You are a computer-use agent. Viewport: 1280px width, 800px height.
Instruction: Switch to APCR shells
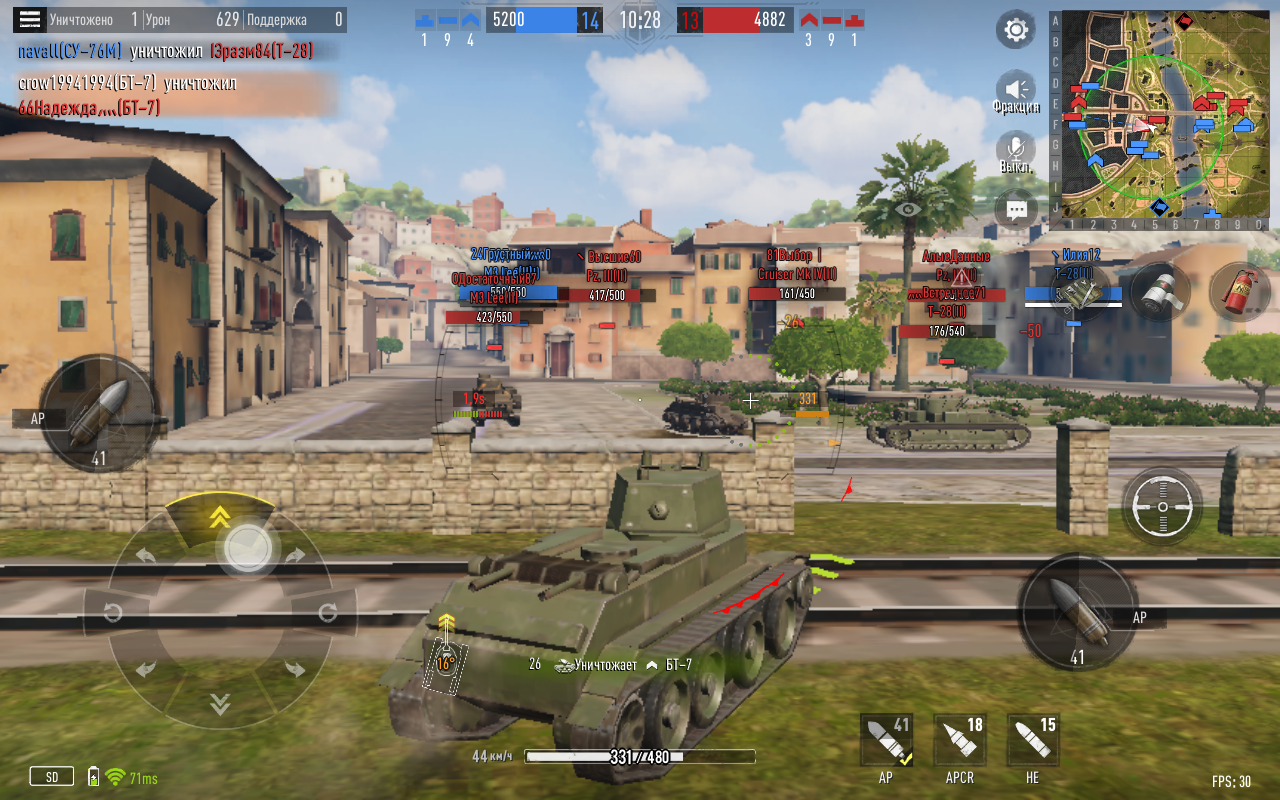(960, 742)
